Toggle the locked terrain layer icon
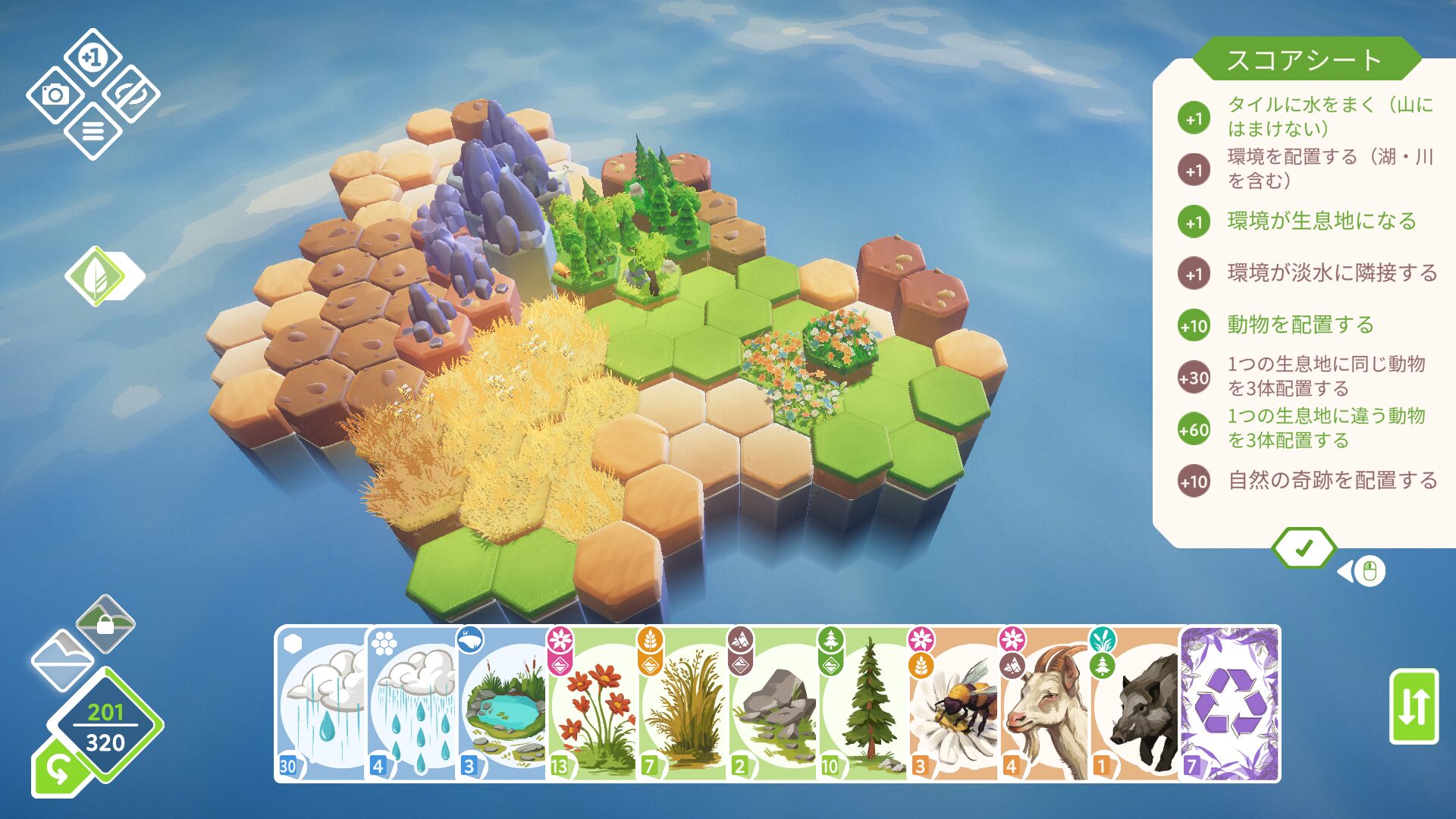The image size is (1456, 819). (x=105, y=624)
